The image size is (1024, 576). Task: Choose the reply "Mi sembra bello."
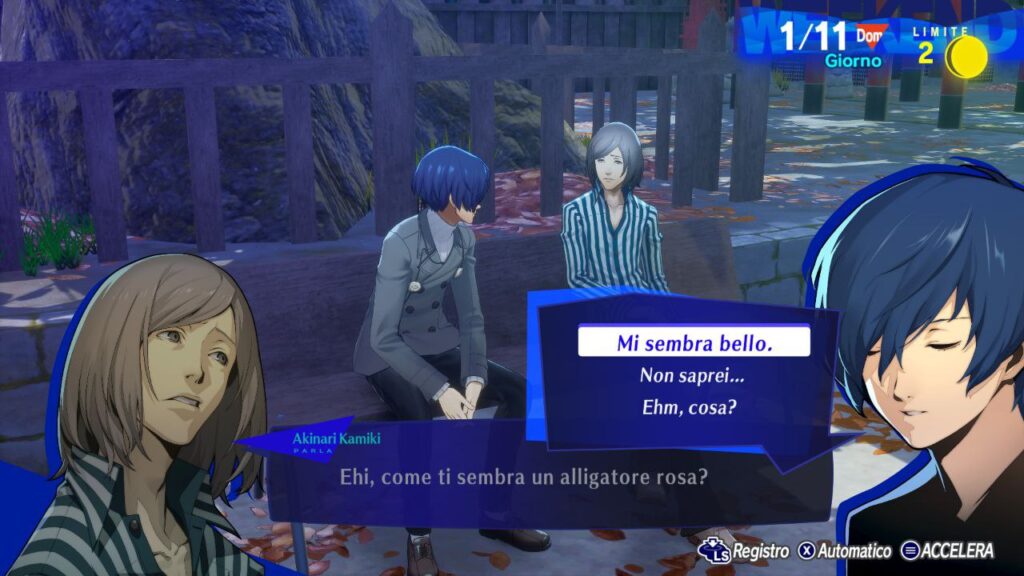click(694, 343)
